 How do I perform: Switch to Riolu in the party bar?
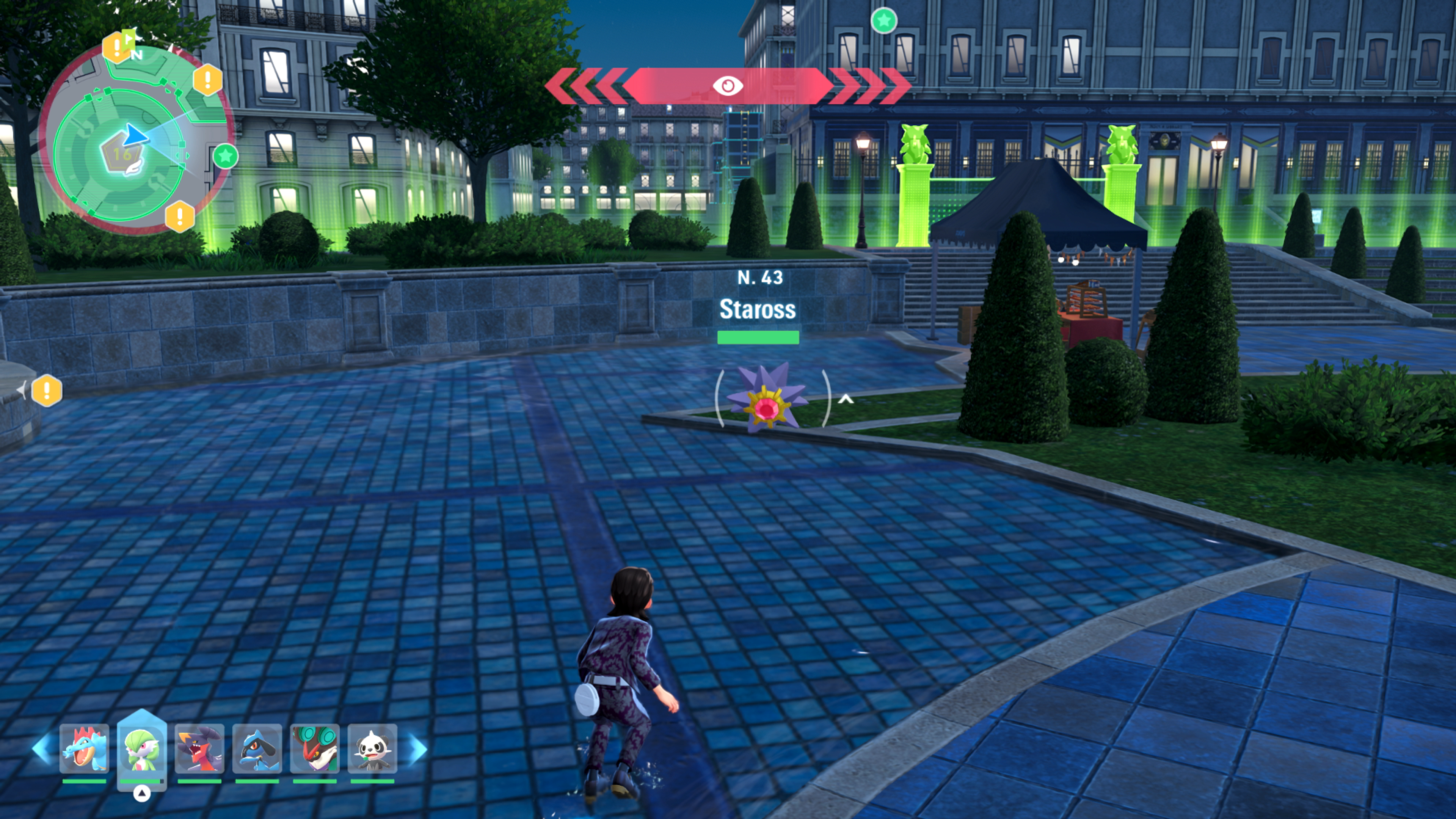(257, 748)
